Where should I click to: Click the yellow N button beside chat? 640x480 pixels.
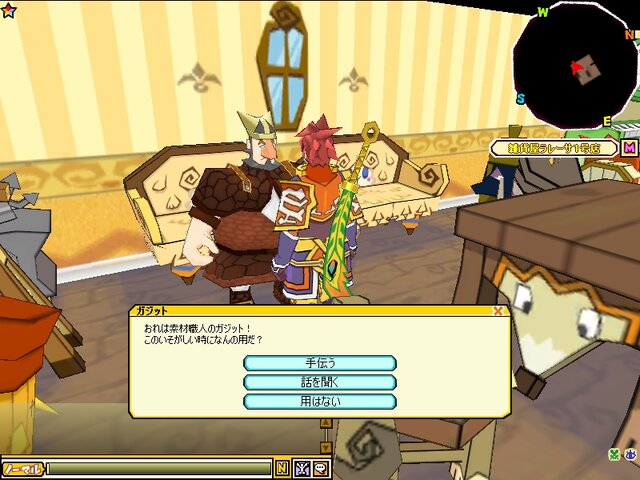282,467
